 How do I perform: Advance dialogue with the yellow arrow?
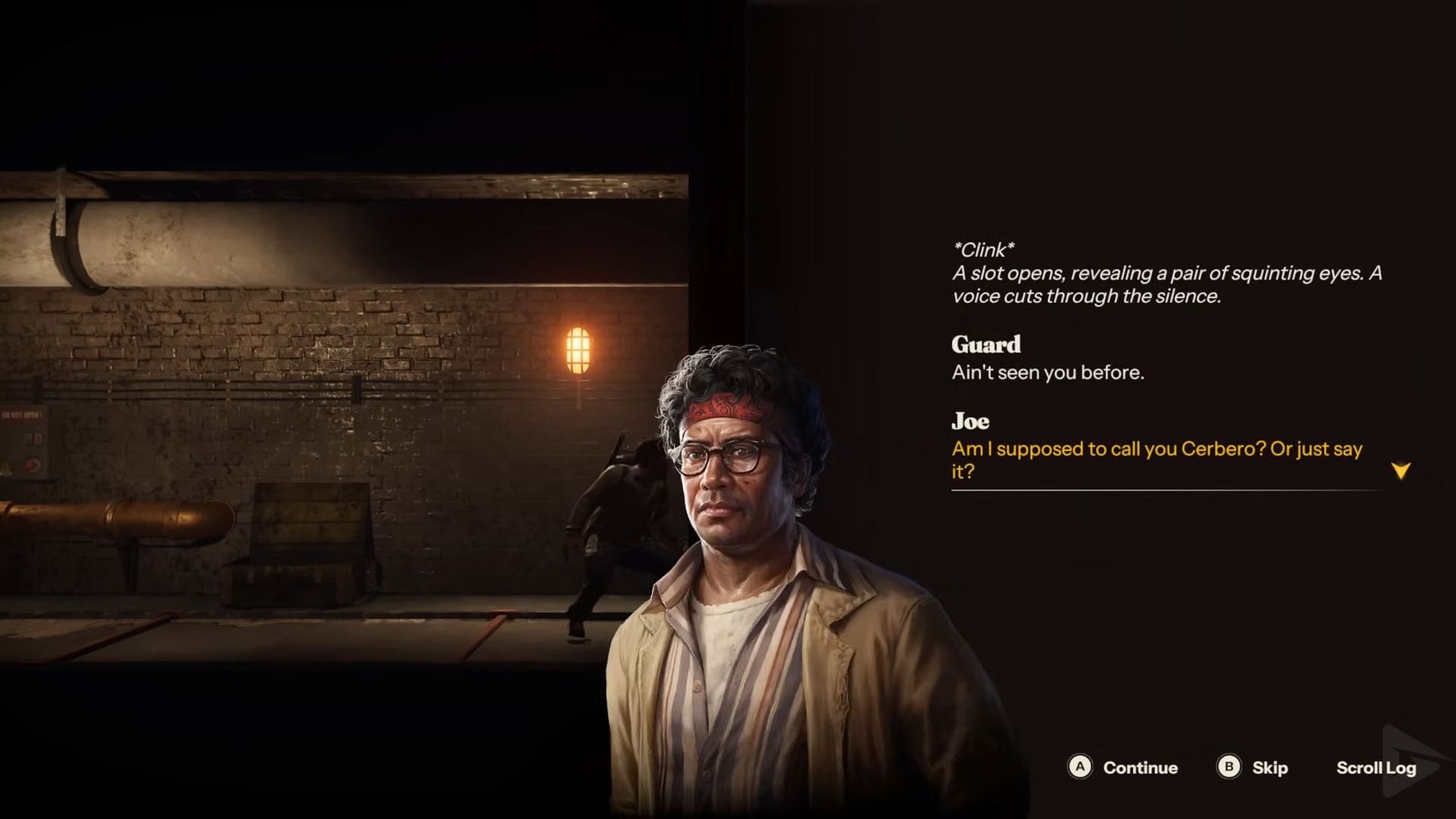(x=1401, y=471)
